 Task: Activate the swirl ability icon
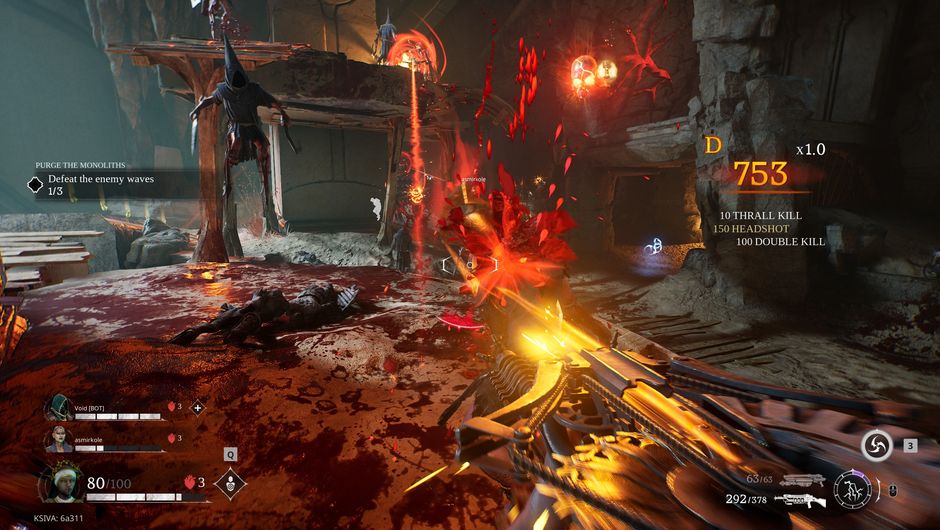[x=877, y=446]
